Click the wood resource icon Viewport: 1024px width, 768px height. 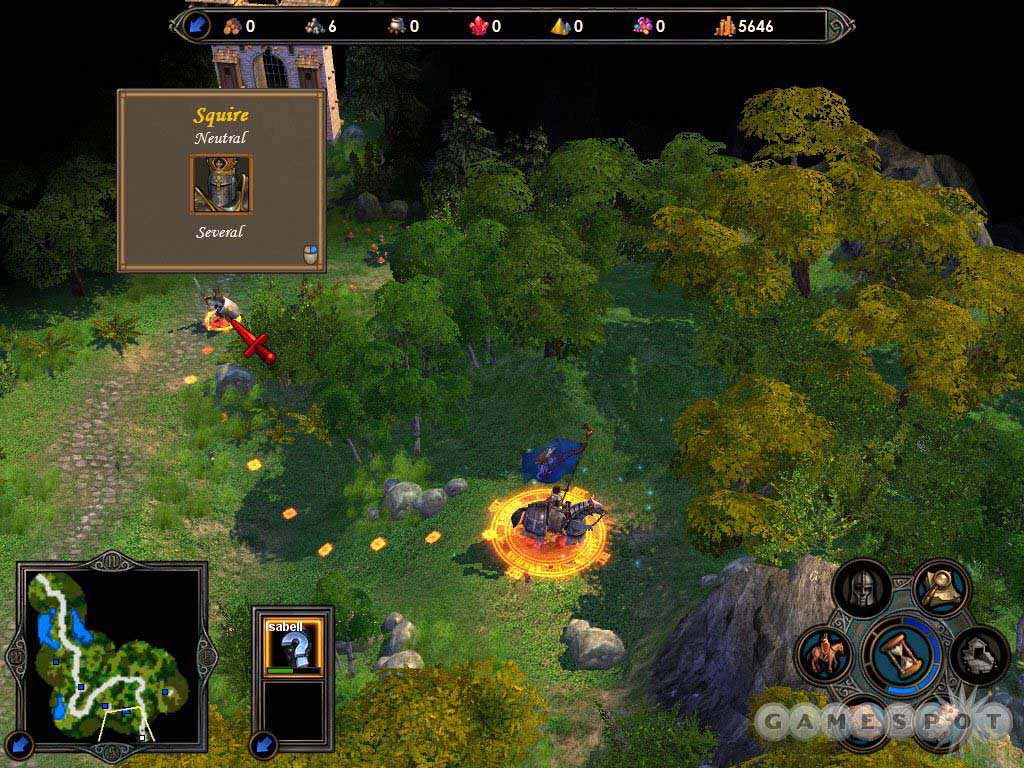tap(233, 26)
